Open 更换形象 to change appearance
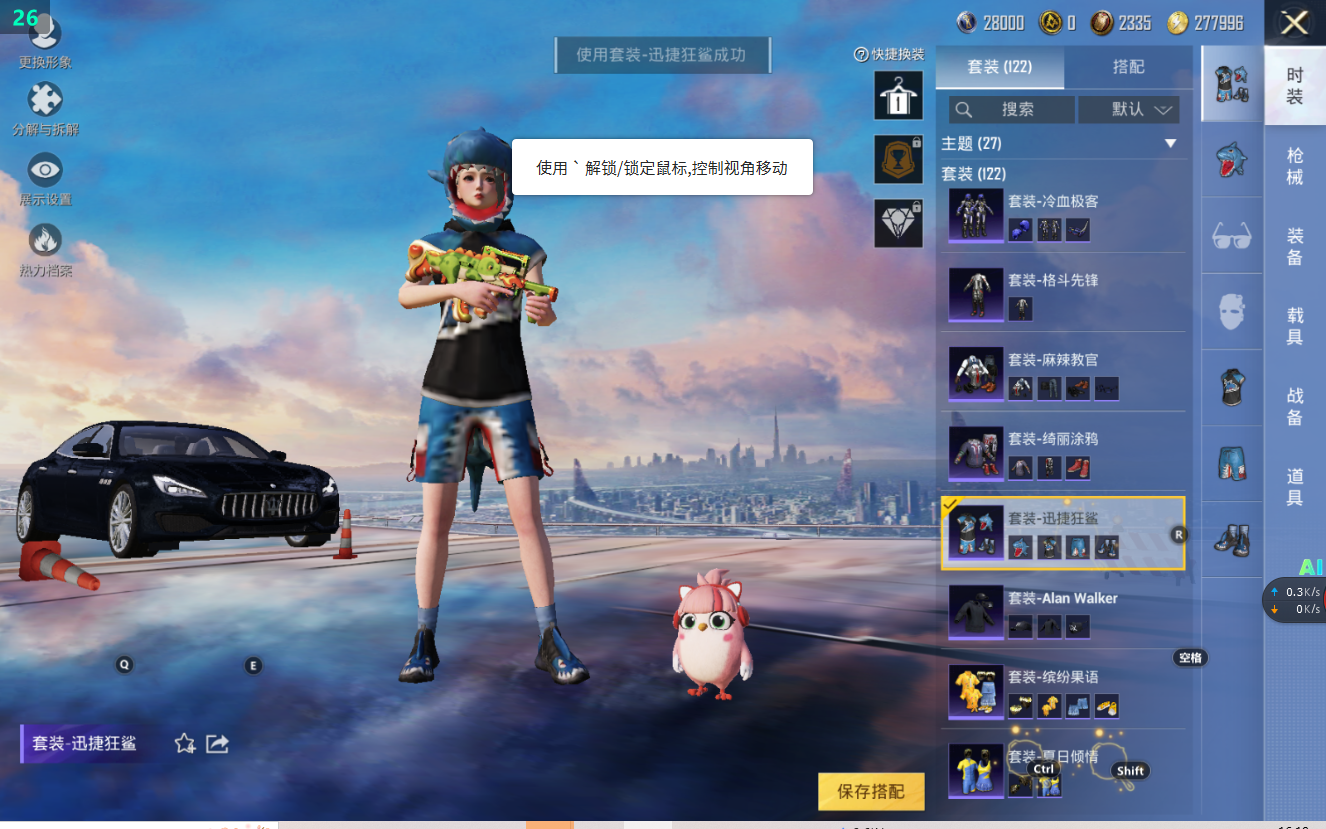 point(45,38)
